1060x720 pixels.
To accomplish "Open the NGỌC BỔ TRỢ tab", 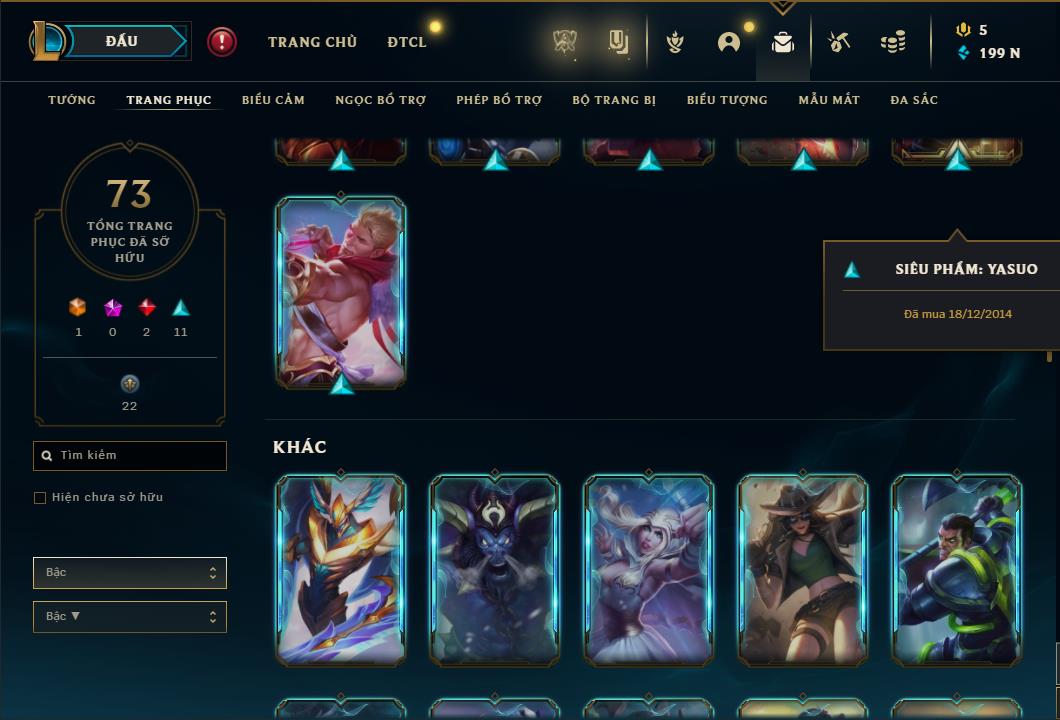I will [380, 100].
